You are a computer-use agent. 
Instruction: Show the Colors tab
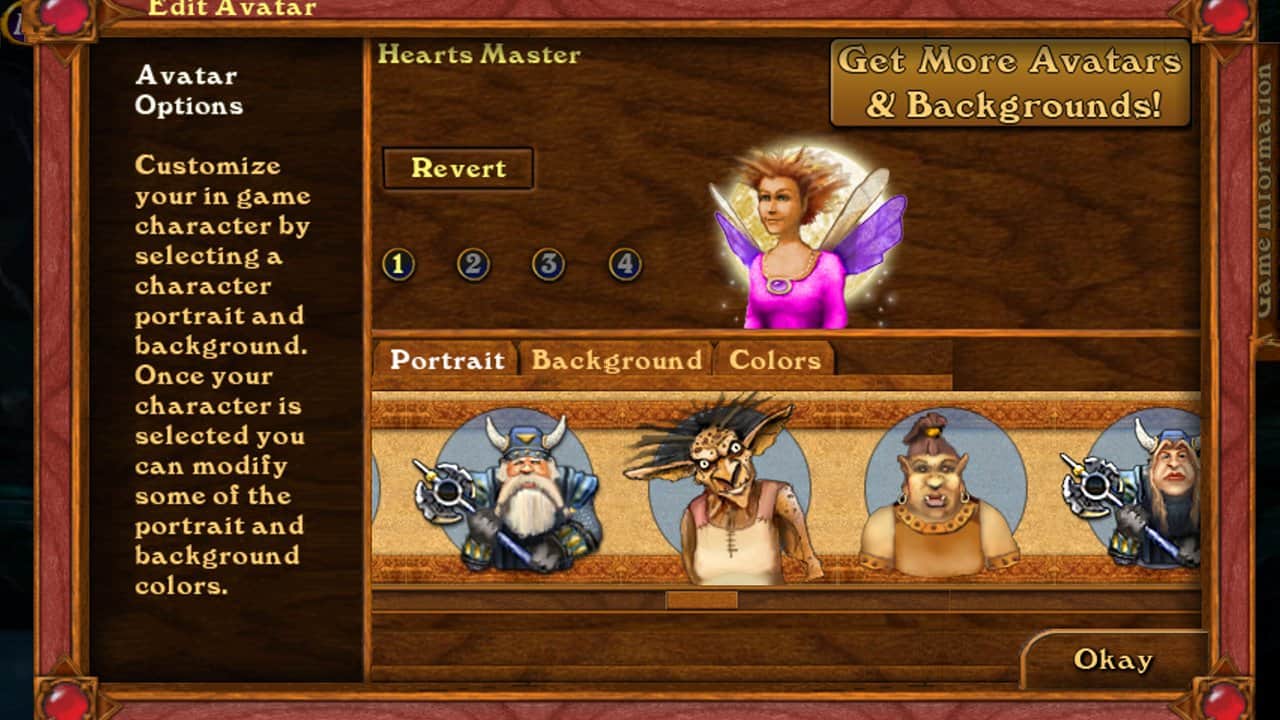775,360
